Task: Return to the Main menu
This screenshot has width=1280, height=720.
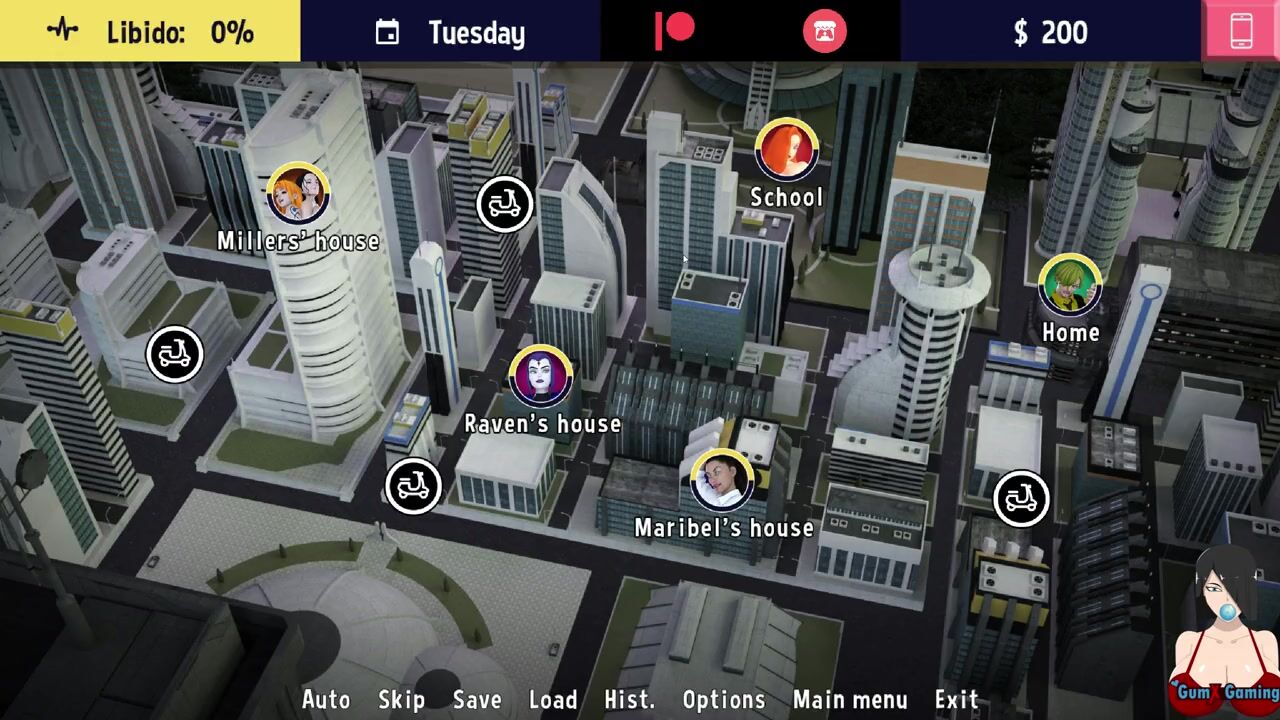Action: (850, 699)
